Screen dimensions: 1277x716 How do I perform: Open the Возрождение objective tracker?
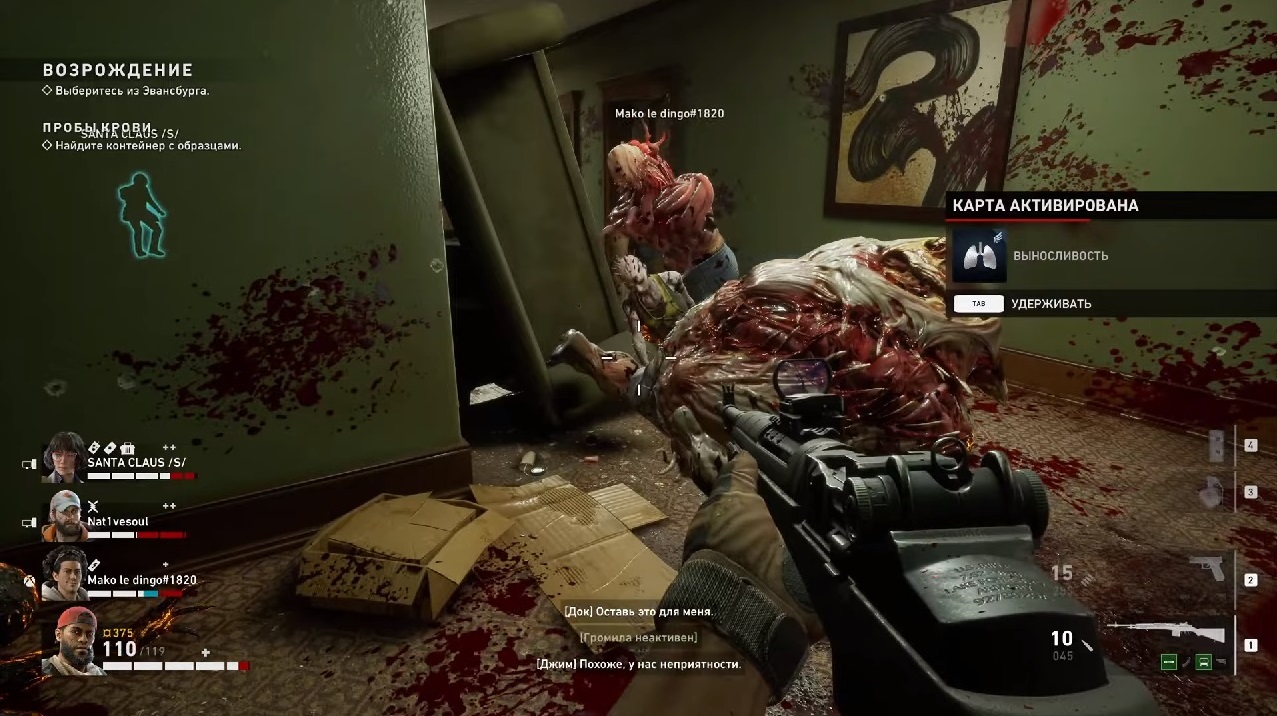tap(117, 70)
